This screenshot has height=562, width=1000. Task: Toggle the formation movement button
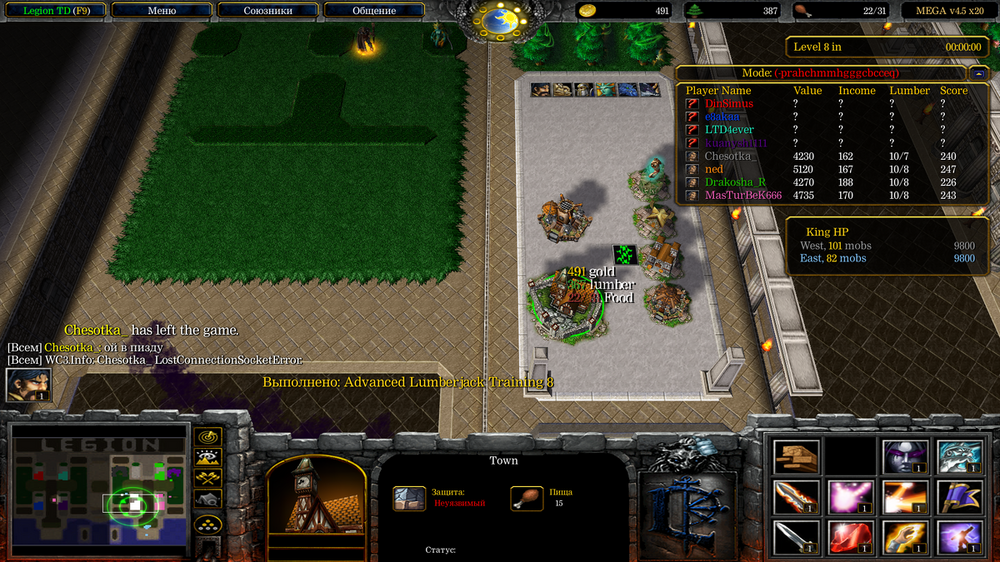[x=208, y=525]
